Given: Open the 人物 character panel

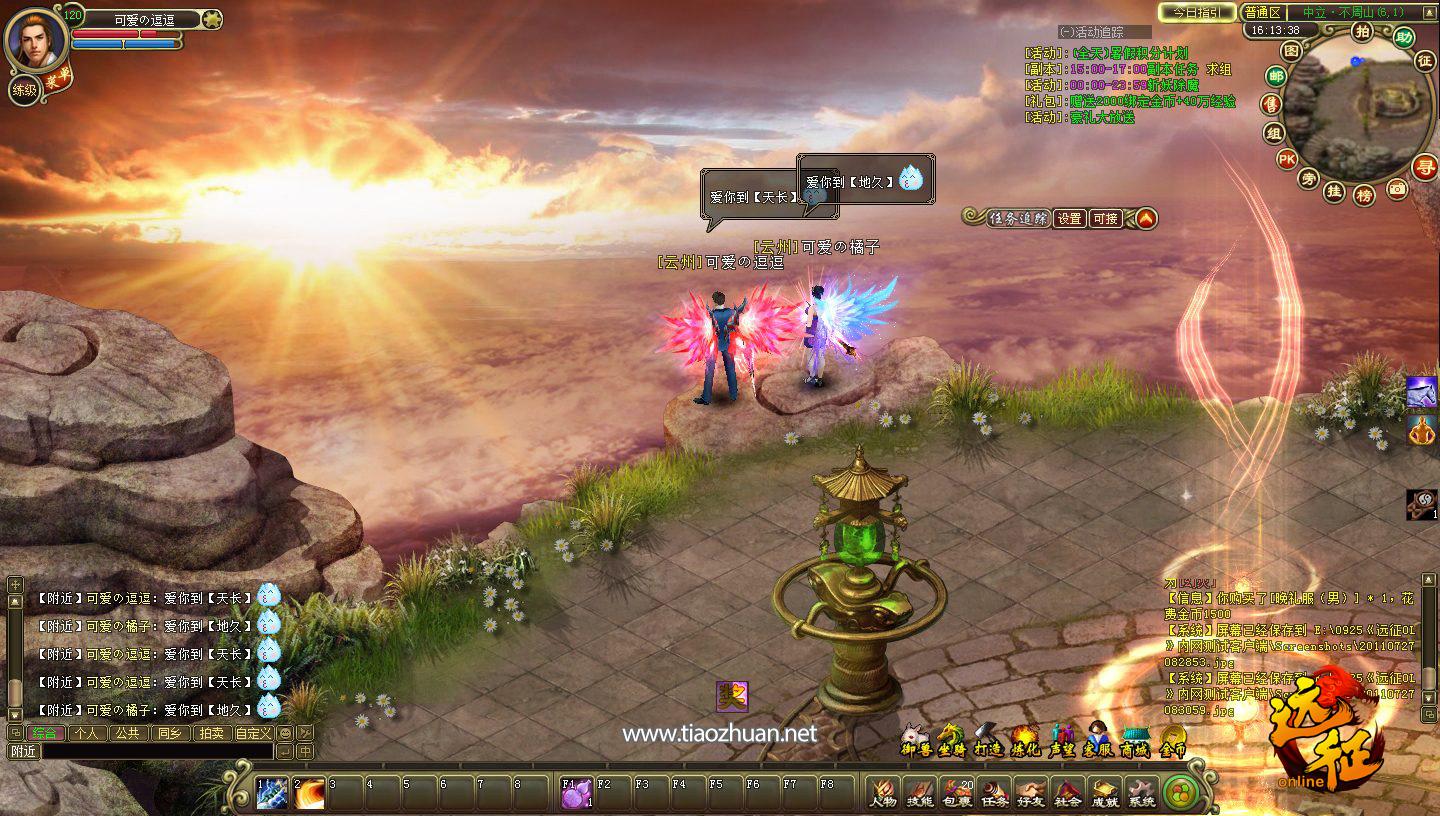Looking at the screenshot, I should coord(883,793).
